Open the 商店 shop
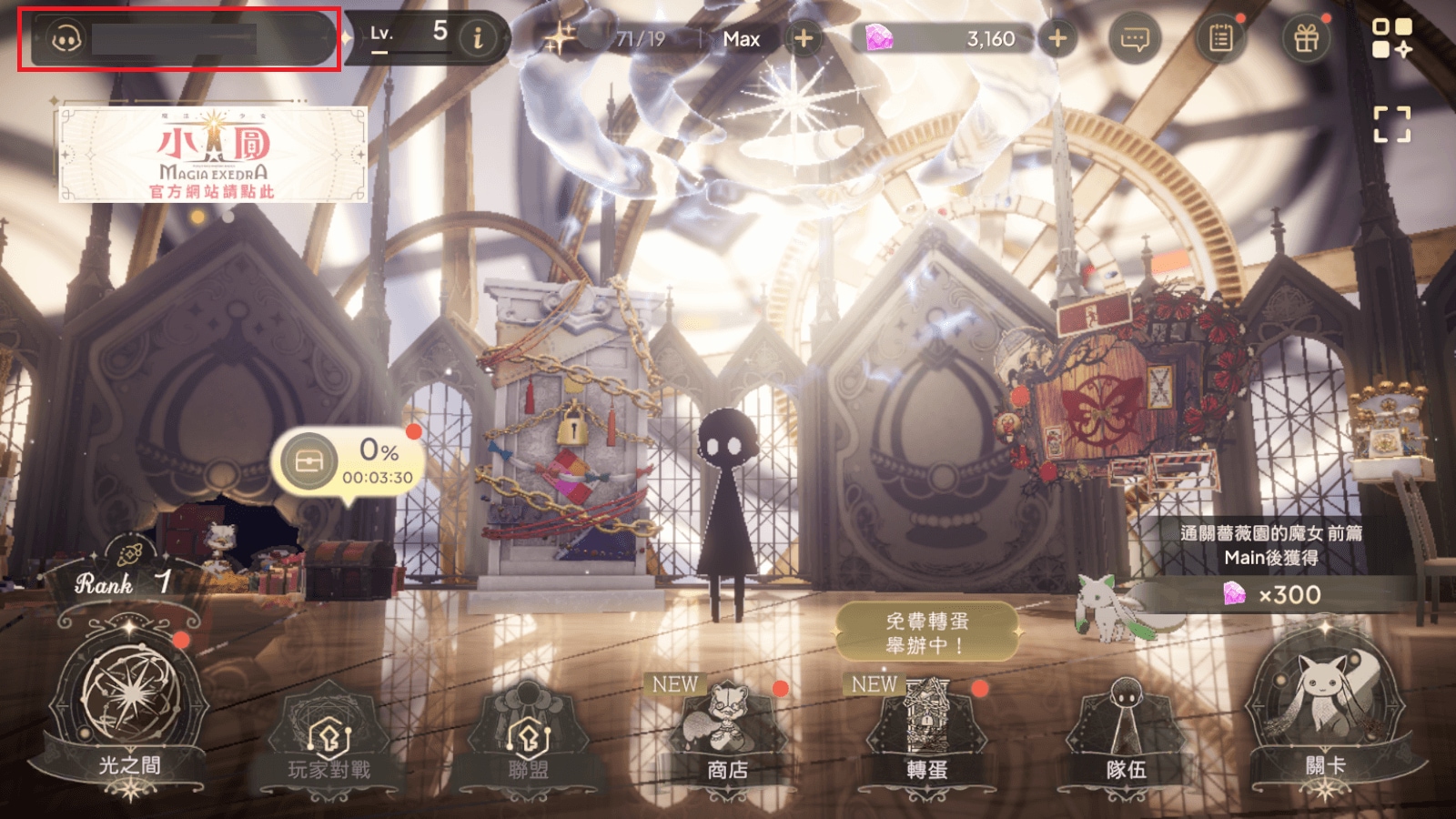Image resolution: width=1456 pixels, height=819 pixels. click(726, 739)
